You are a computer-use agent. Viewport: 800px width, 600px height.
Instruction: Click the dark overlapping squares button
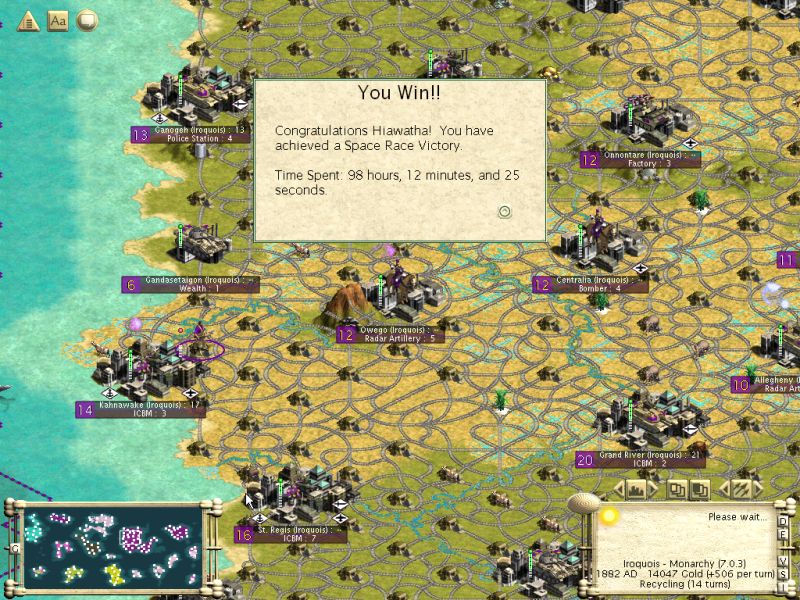coord(700,489)
